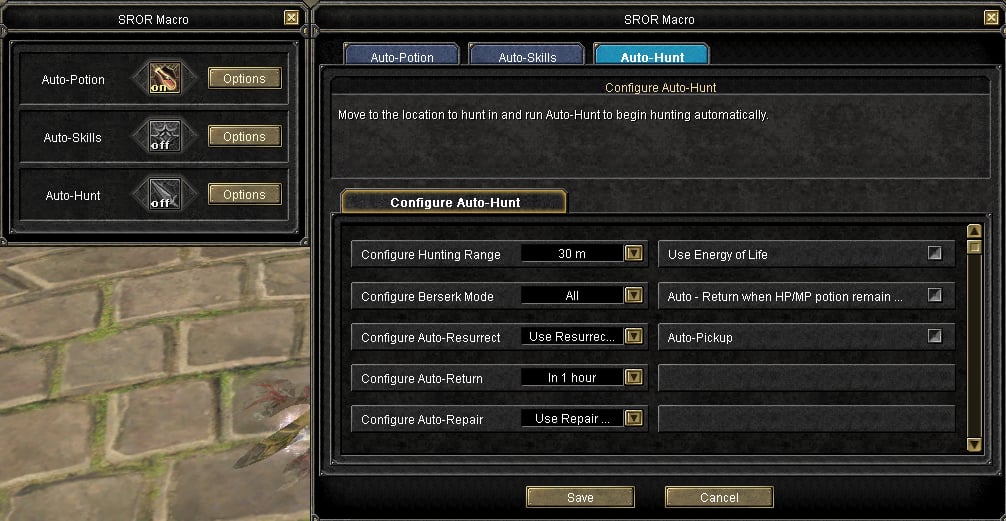Switch to the Auto-Potion tab
This screenshot has height=521, width=1006.
click(x=400, y=57)
